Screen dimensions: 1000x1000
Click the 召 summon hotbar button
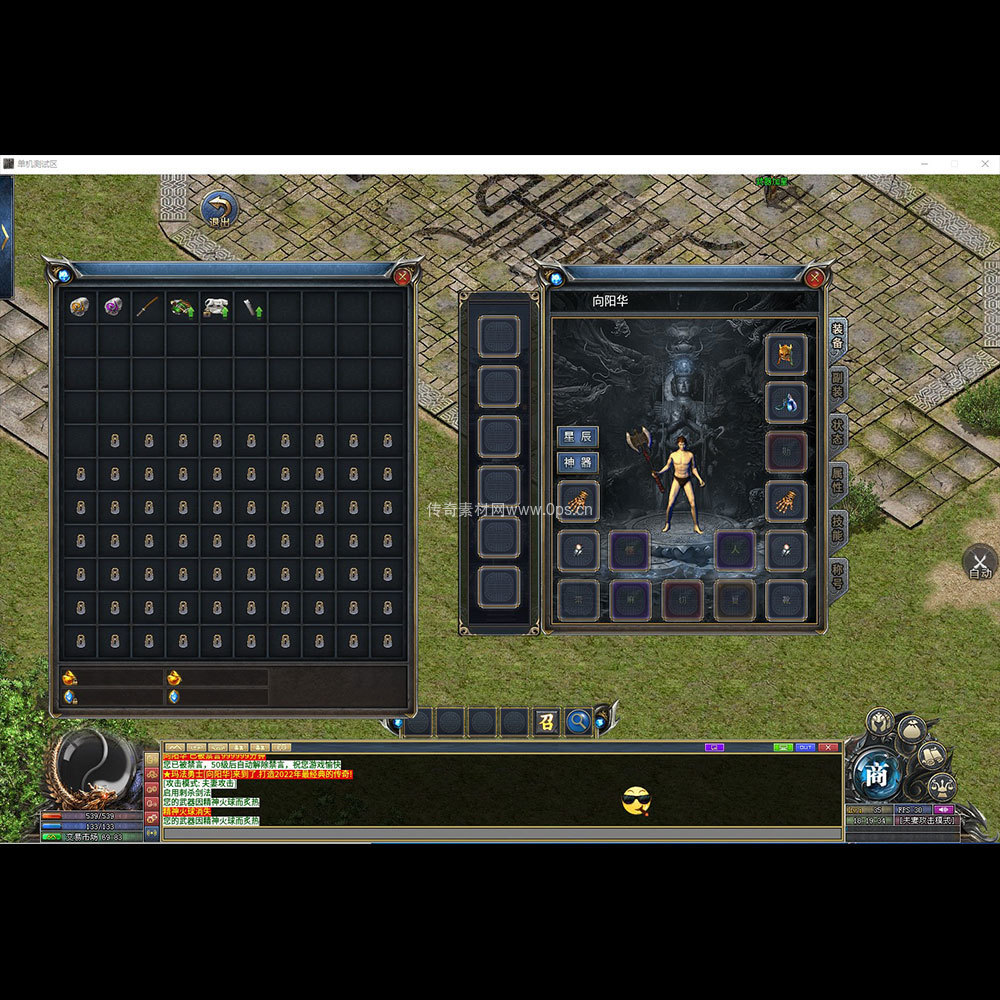click(546, 721)
